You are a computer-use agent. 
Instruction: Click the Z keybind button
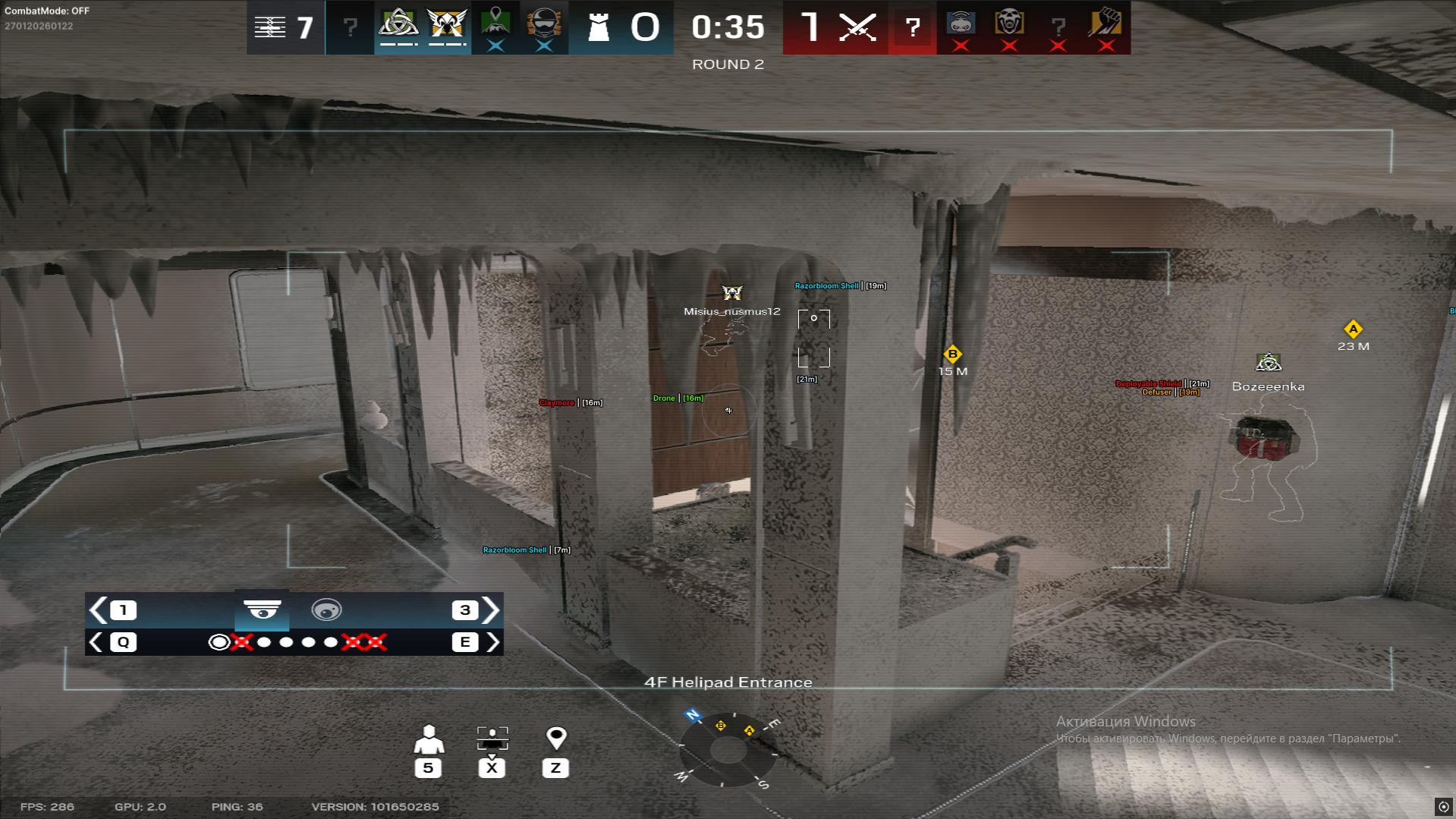pos(557,767)
